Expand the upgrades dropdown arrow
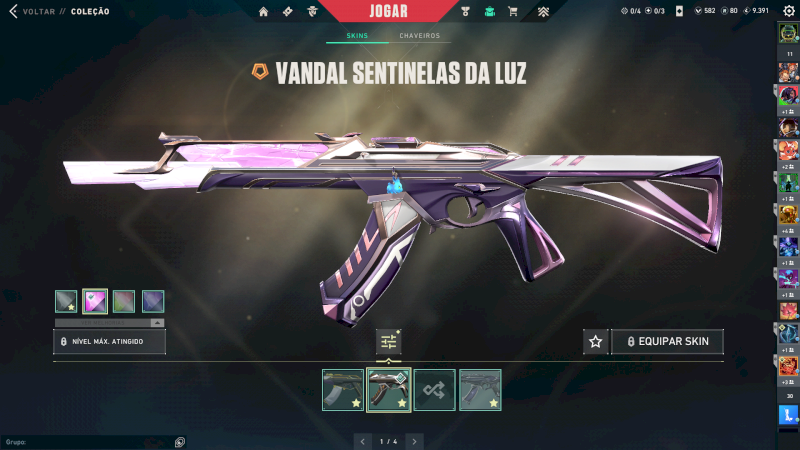This screenshot has height=450, width=800. tap(157, 323)
